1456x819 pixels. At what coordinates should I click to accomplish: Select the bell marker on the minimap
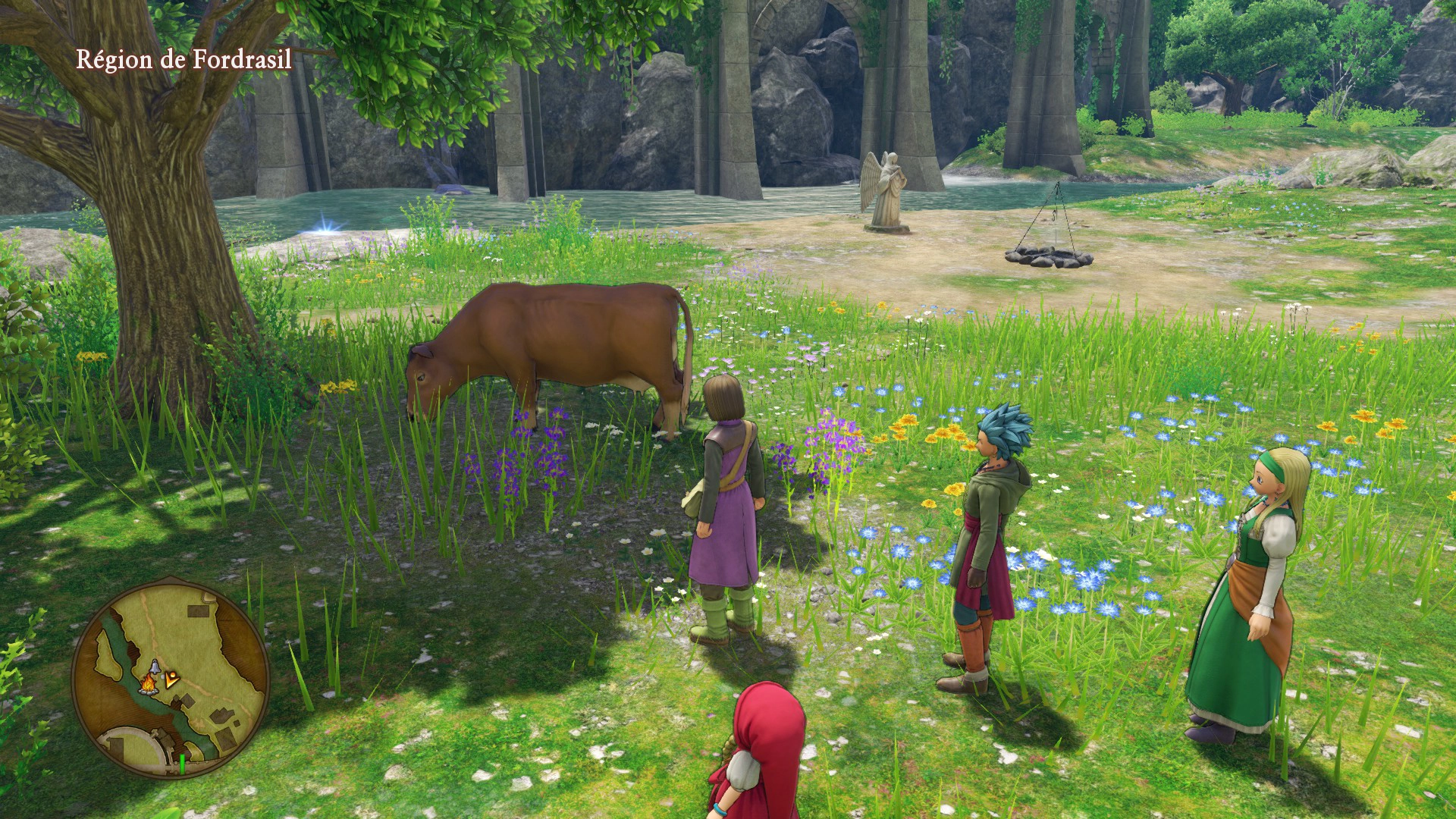[x=154, y=667]
